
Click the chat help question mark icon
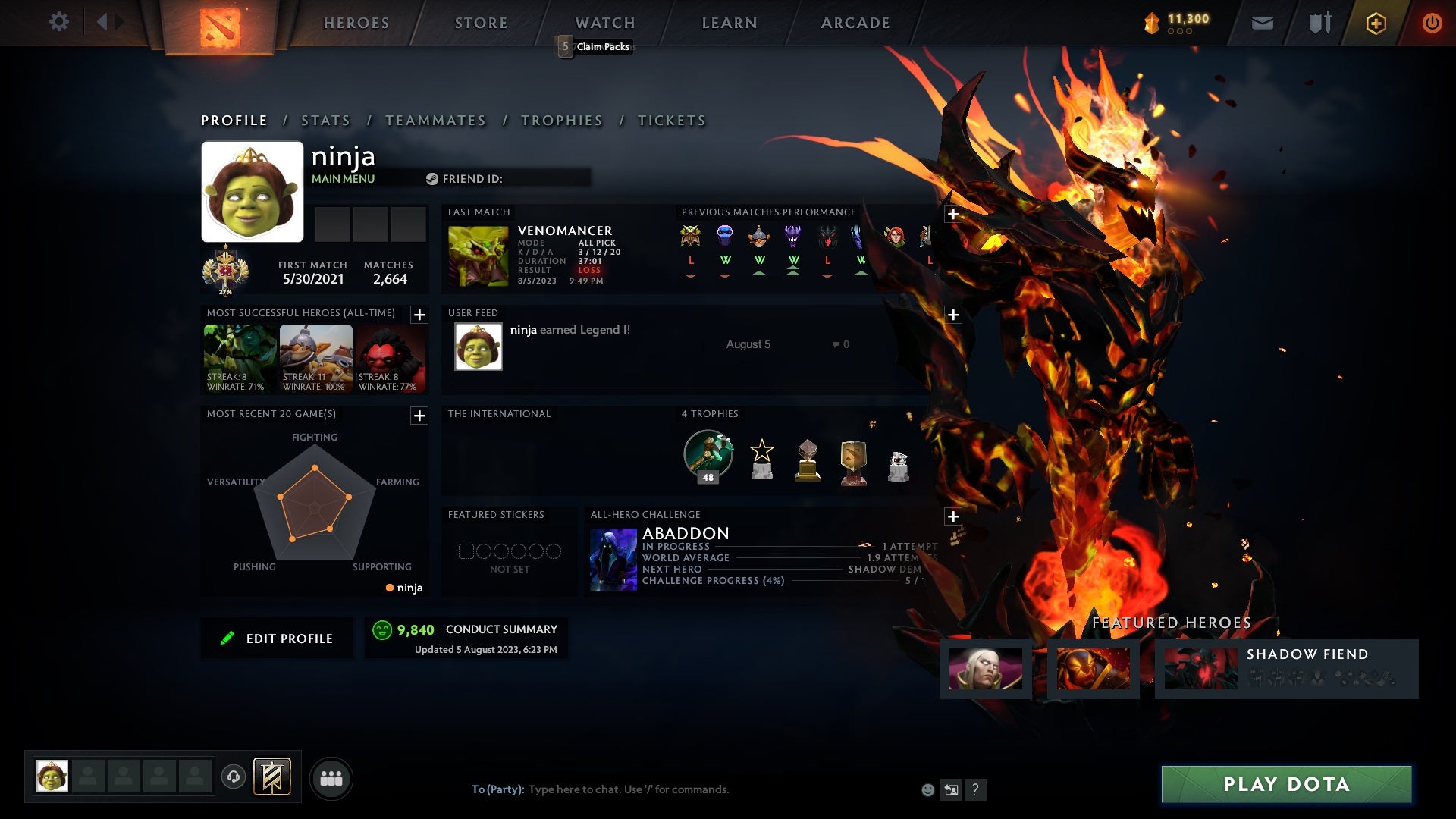click(975, 789)
